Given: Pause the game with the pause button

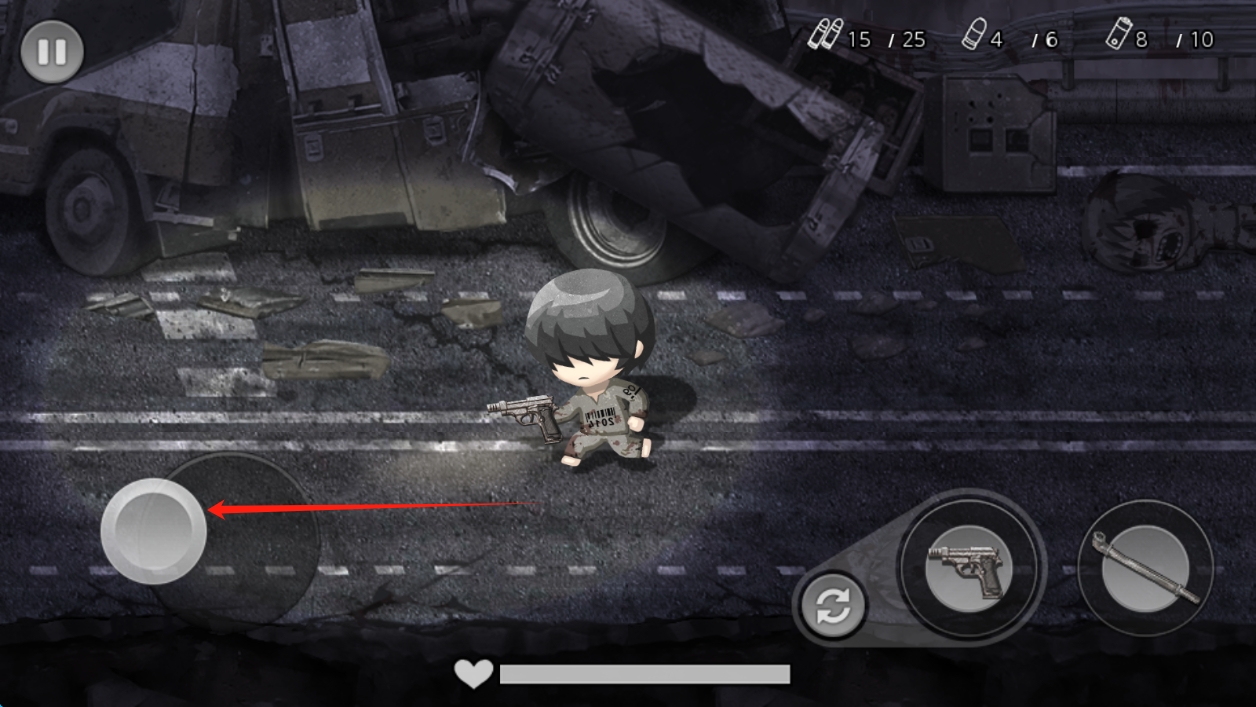Looking at the screenshot, I should [52, 51].
